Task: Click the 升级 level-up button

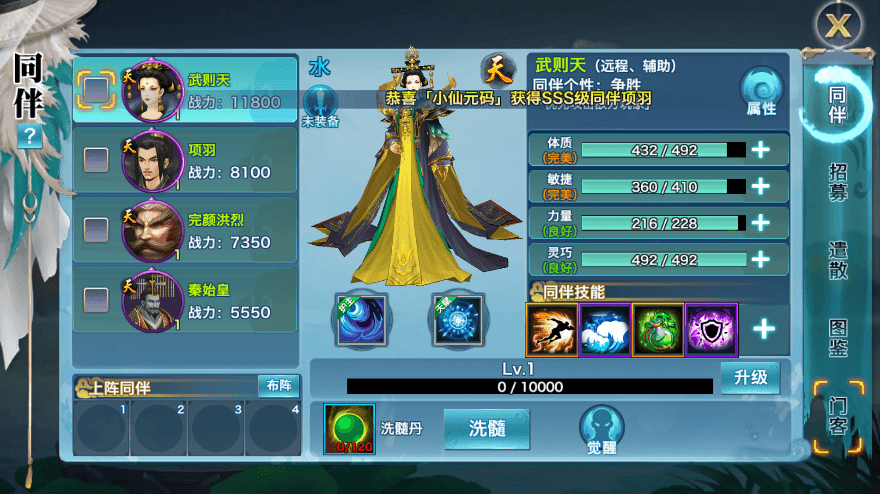Action: (x=749, y=378)
